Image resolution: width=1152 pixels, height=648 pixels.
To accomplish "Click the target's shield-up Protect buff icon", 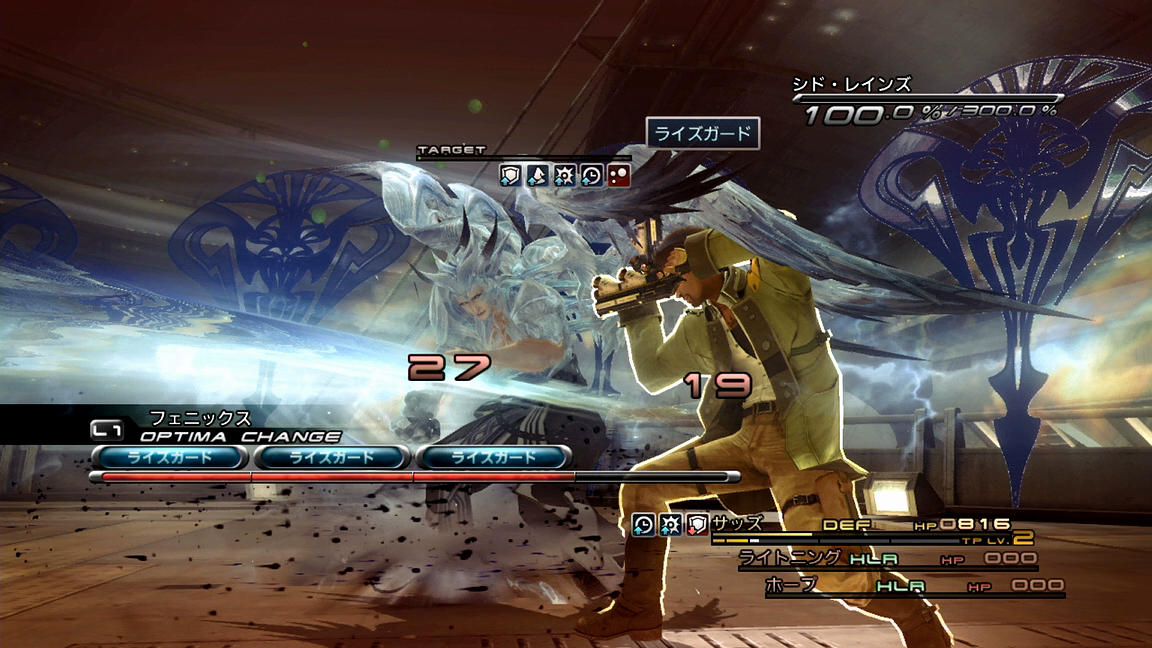I will (511, 175).
